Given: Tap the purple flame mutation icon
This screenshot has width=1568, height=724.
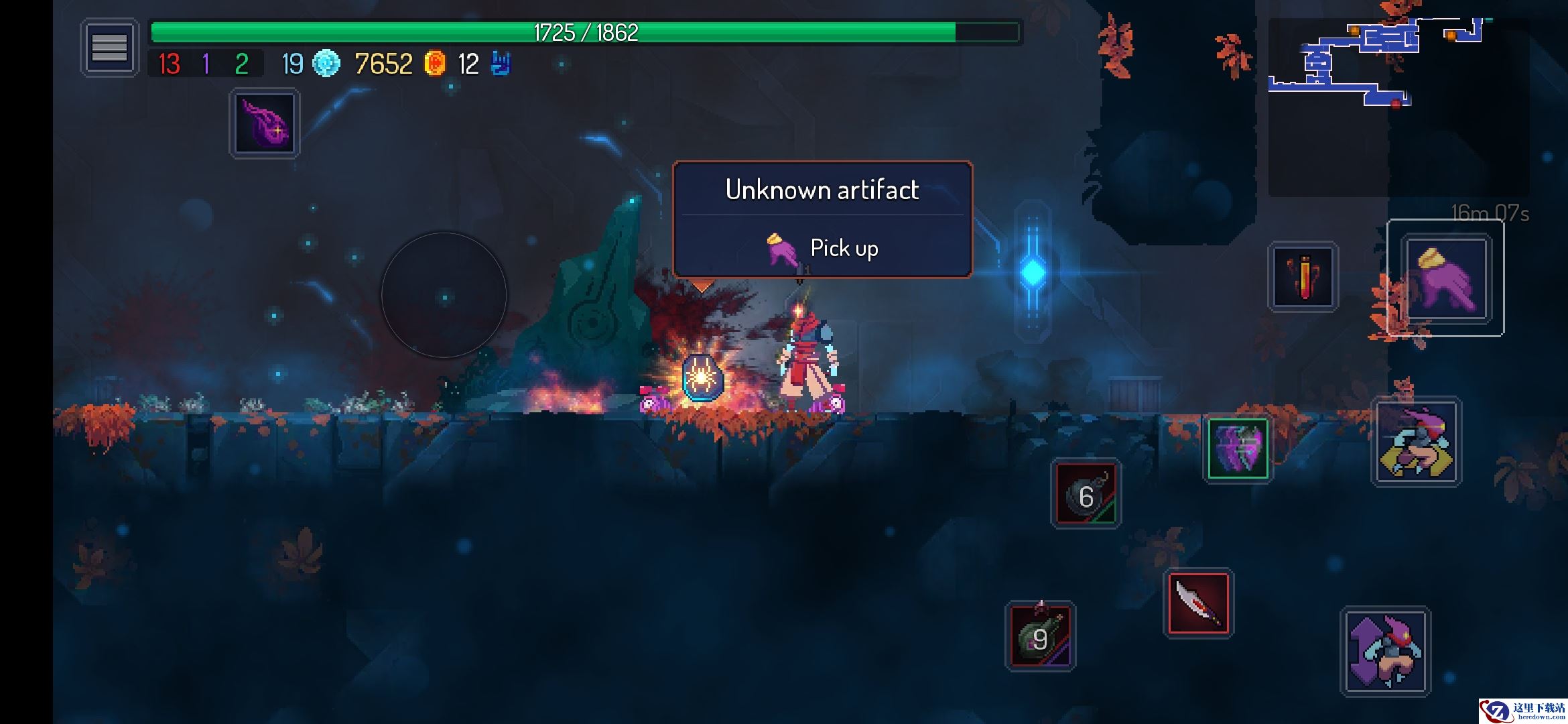Looking at the screenshot, I should (x=265, y=124).
